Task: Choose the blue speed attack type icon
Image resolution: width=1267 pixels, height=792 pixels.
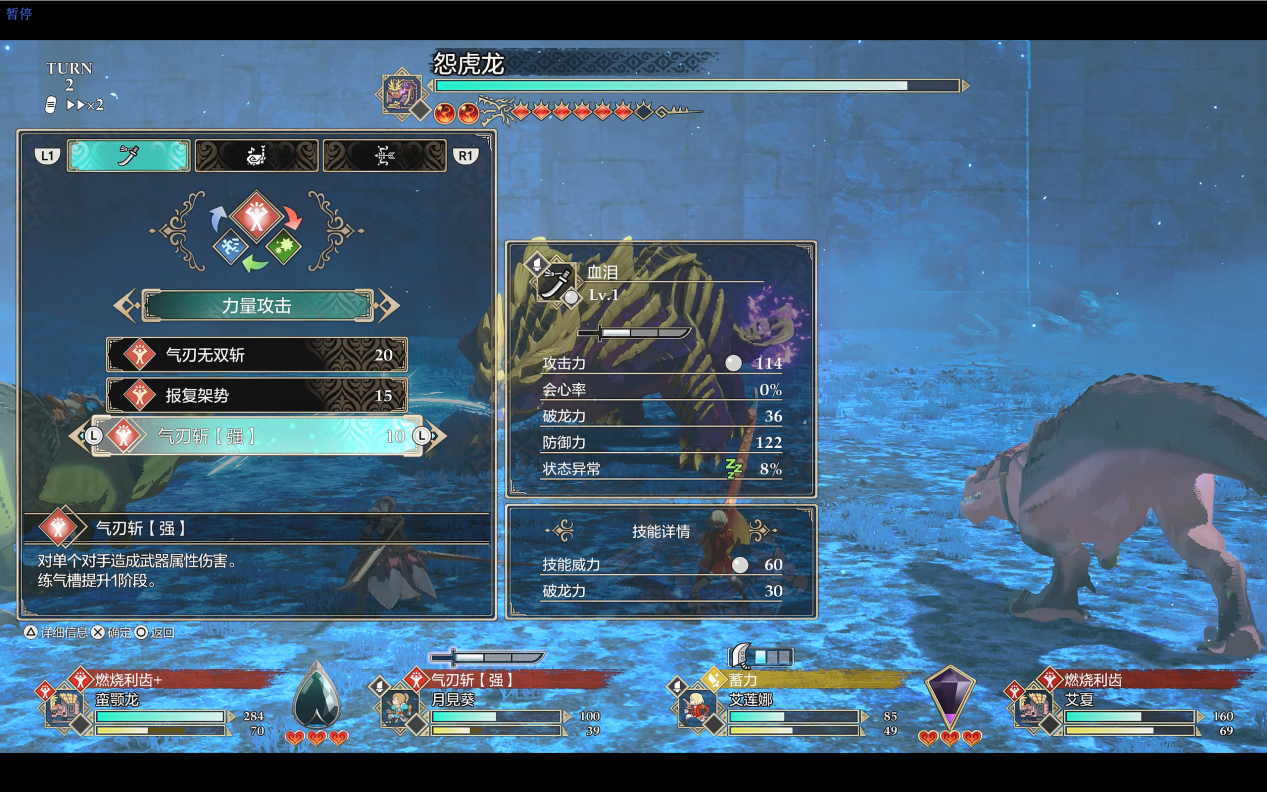Action: click(x=230, y=246)
